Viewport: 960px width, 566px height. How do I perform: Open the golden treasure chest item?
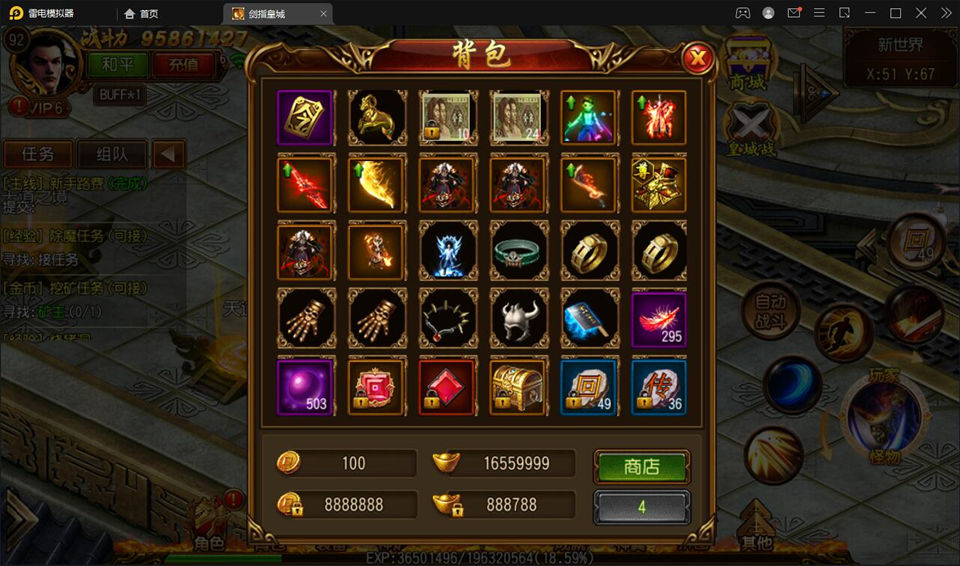tap(518, 386)
